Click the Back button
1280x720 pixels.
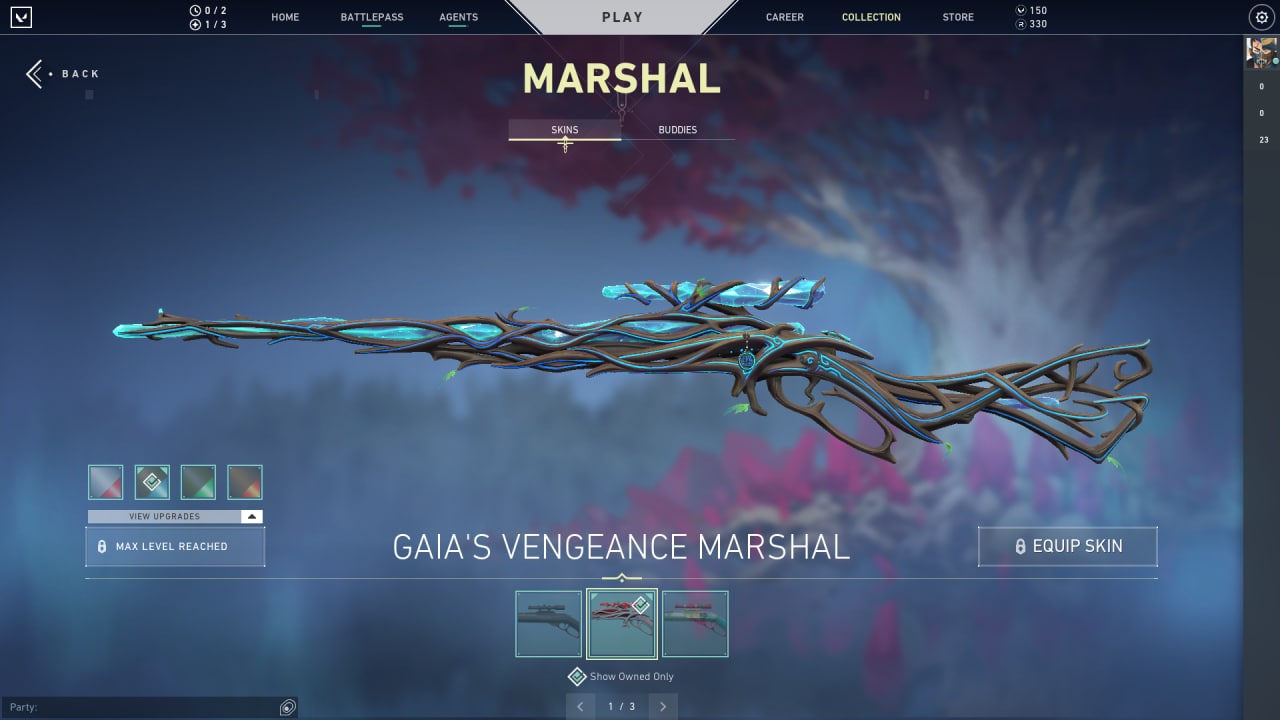point(63,73)
